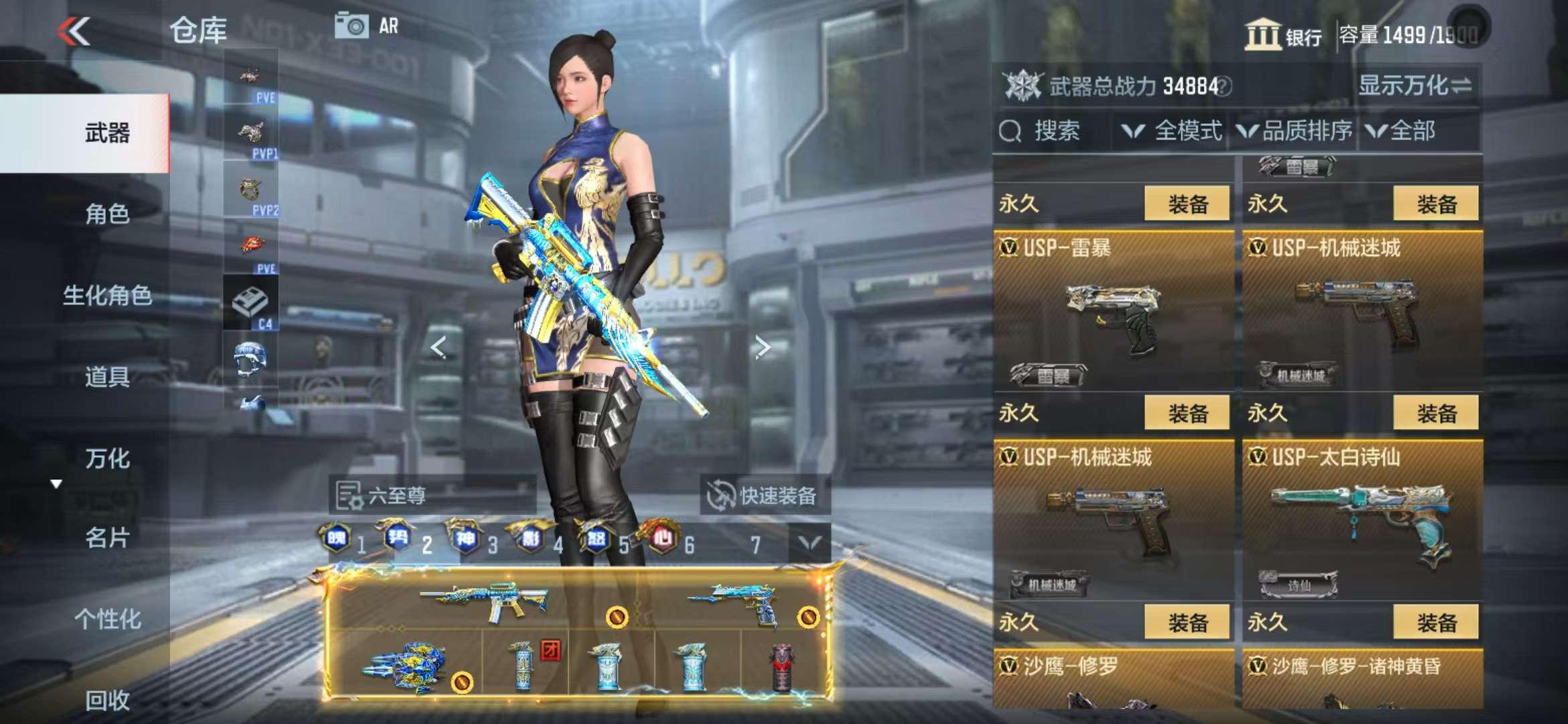Switch to the 角色 category
The width and height of the screenshot is (1568, 724).
click(107, 214)
